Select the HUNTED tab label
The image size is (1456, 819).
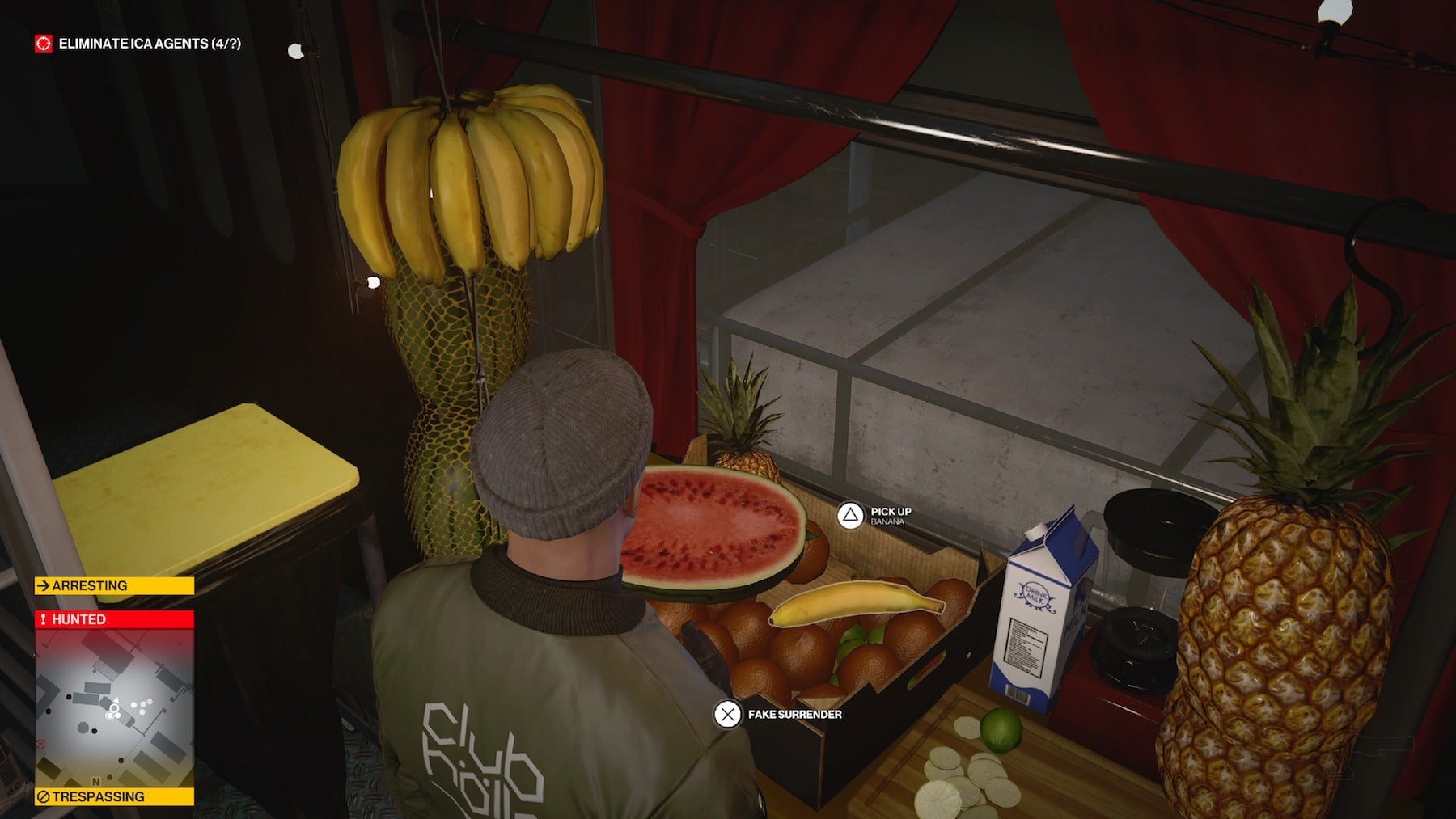pos(81,619)
